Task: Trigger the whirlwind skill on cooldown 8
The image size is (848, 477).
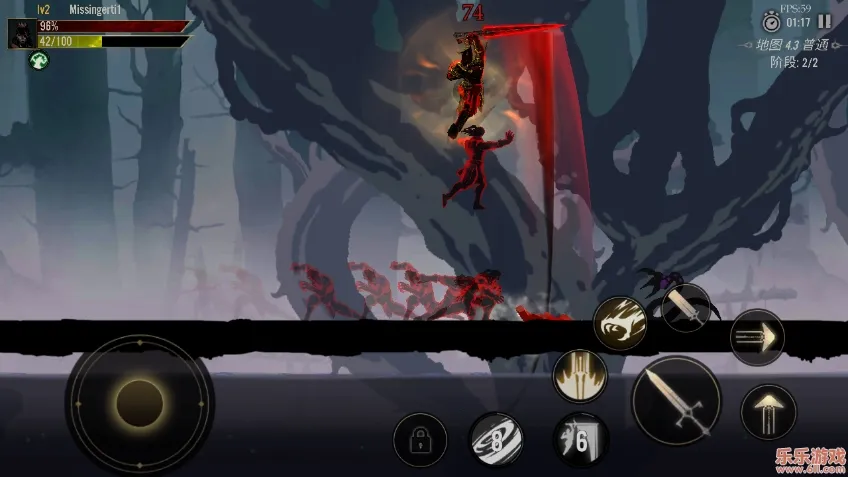Action: [496, 439]
